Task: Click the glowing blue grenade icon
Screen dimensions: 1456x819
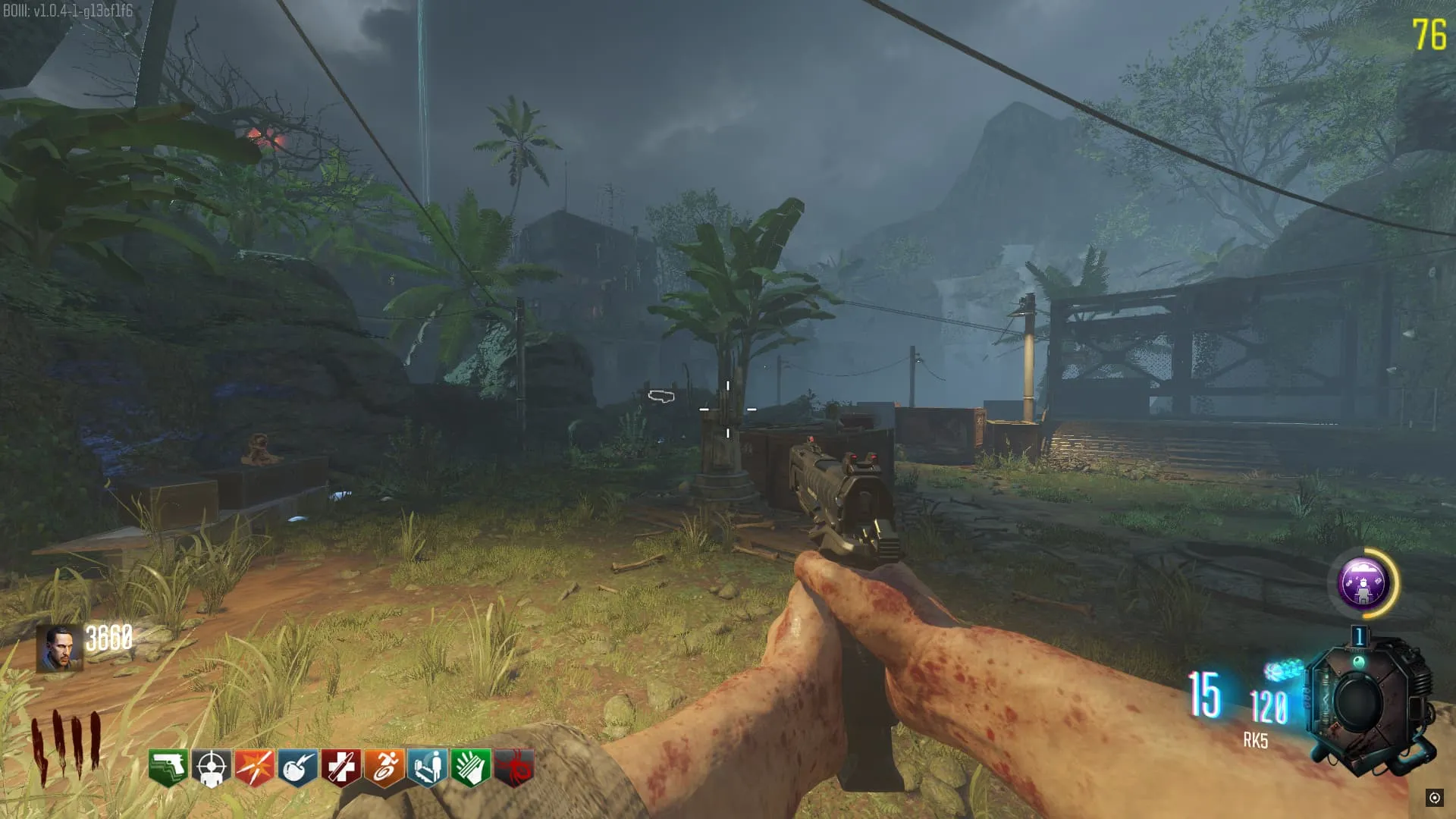Action: click(x=1283, y=670)
